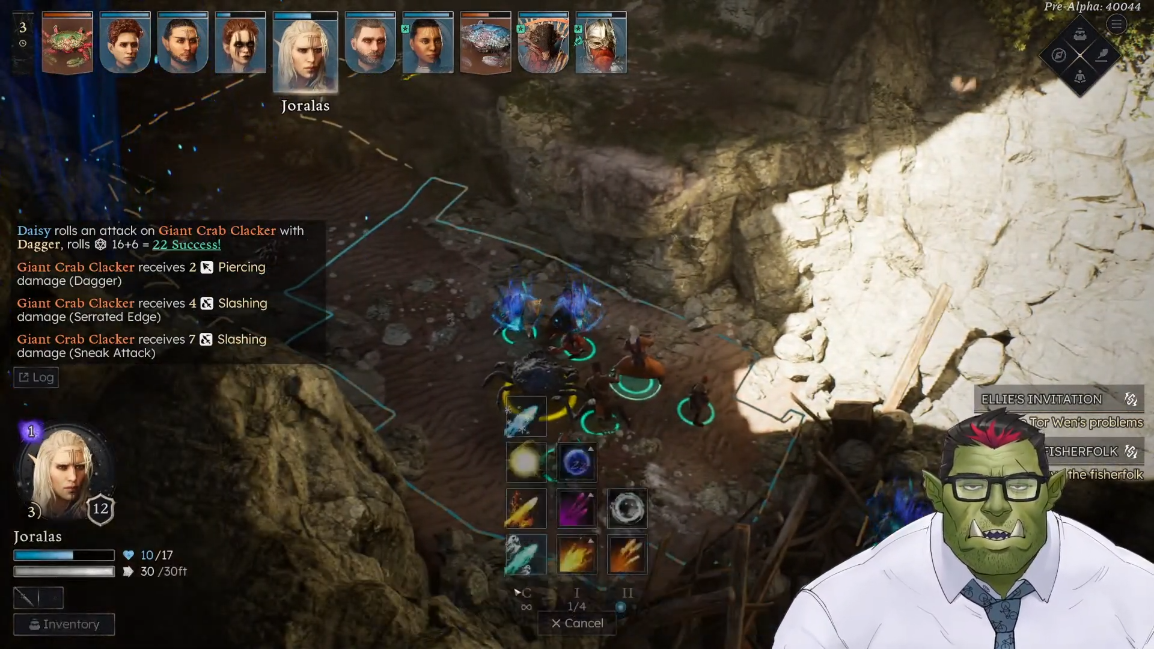Open the Inventory panel

[x=64, y=624]
